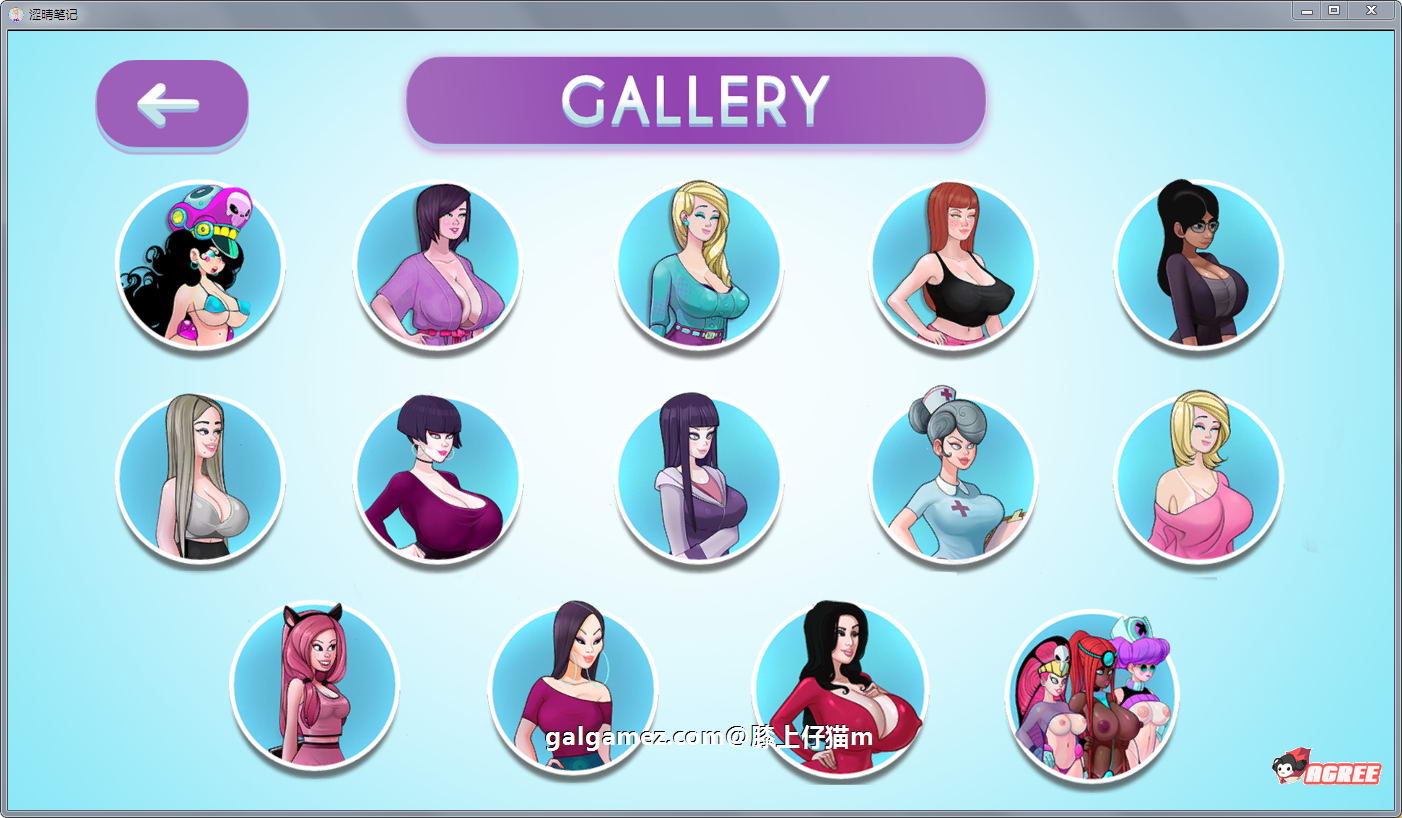Open the blonde character in the teal top

point(699,265)
